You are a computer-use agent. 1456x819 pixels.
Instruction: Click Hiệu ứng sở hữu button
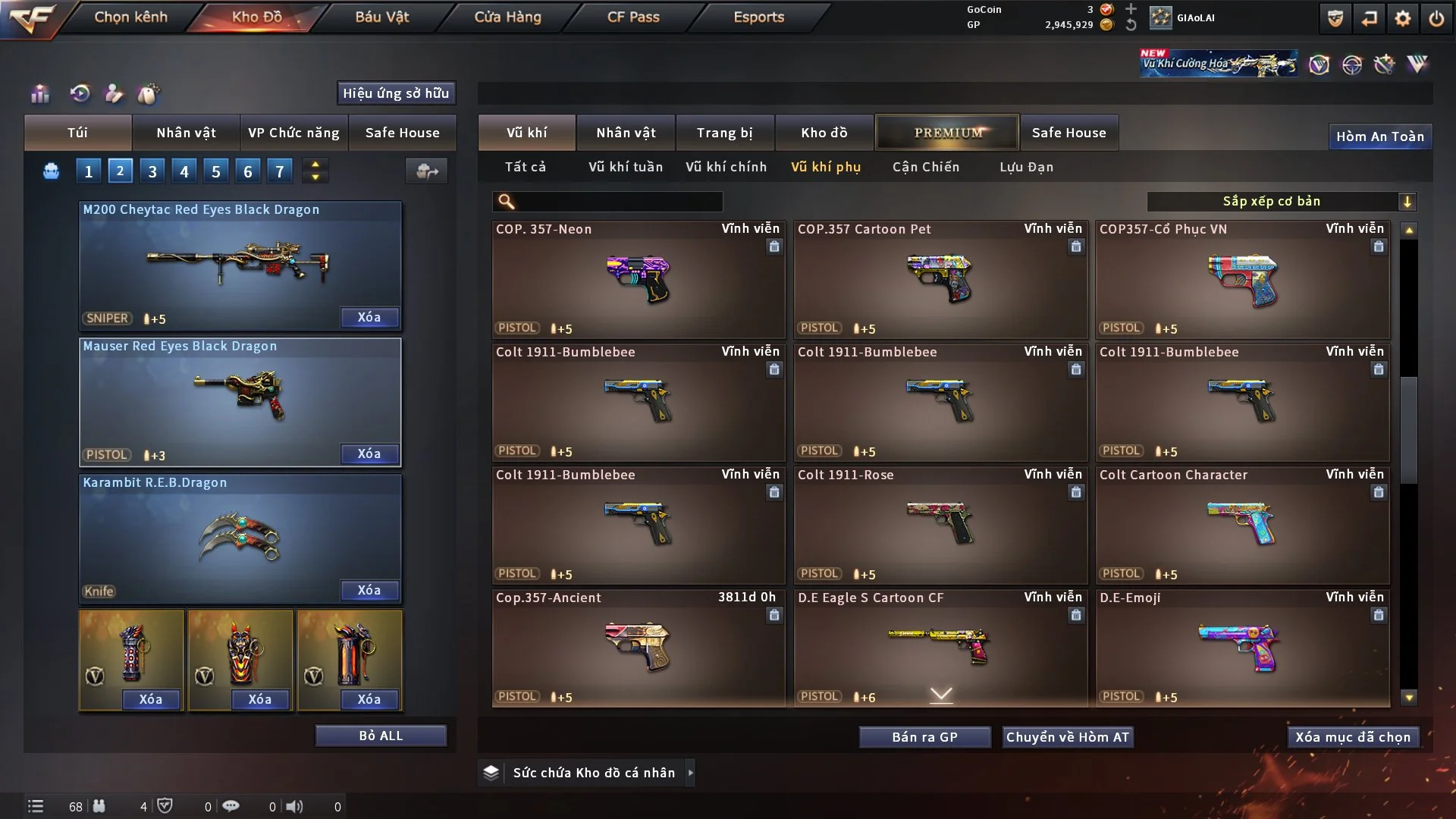click(x=396, y=93)
